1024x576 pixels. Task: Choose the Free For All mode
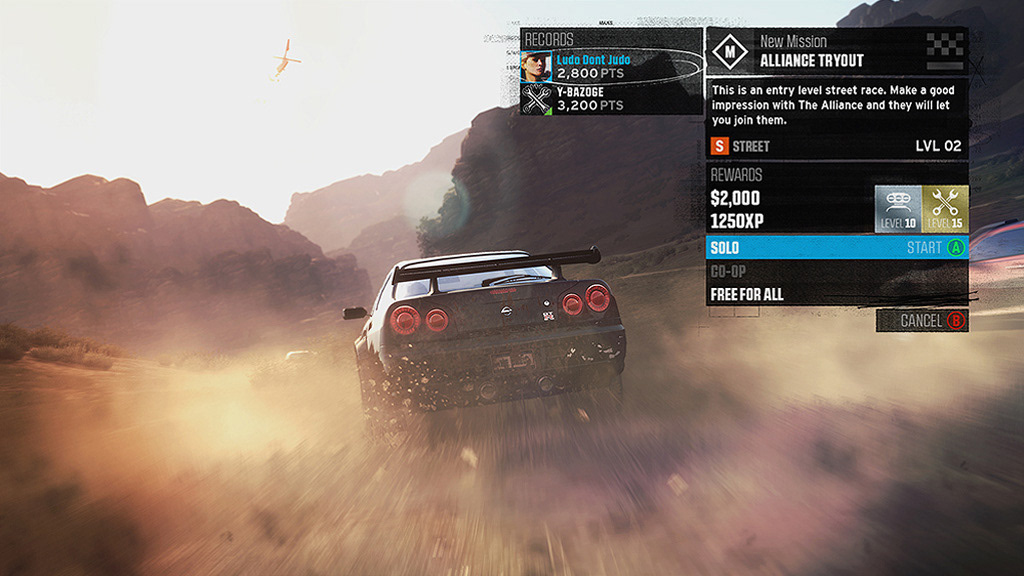(836, 294)
